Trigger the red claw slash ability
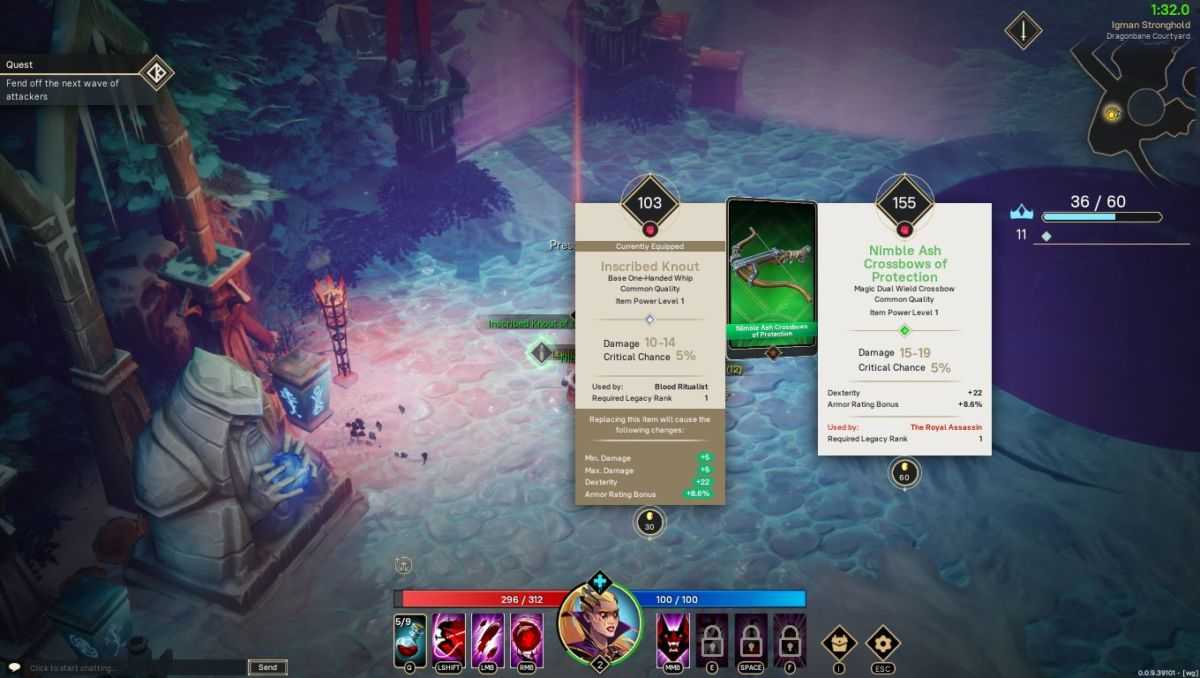1200x678 pixels. (x=487, y=637)
